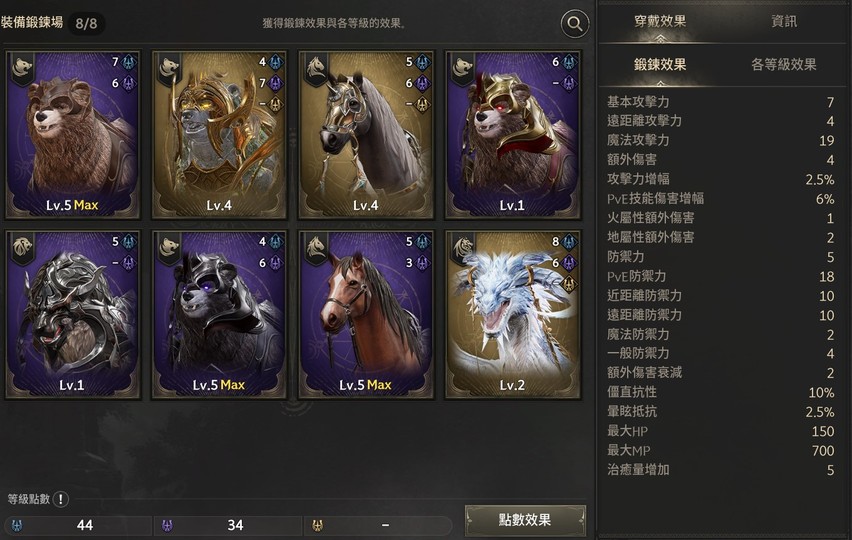This screenshot has height=540, width=852.
Task: Select the silver-armored beast Lv.1 card
Action: [x=72, y=314]
